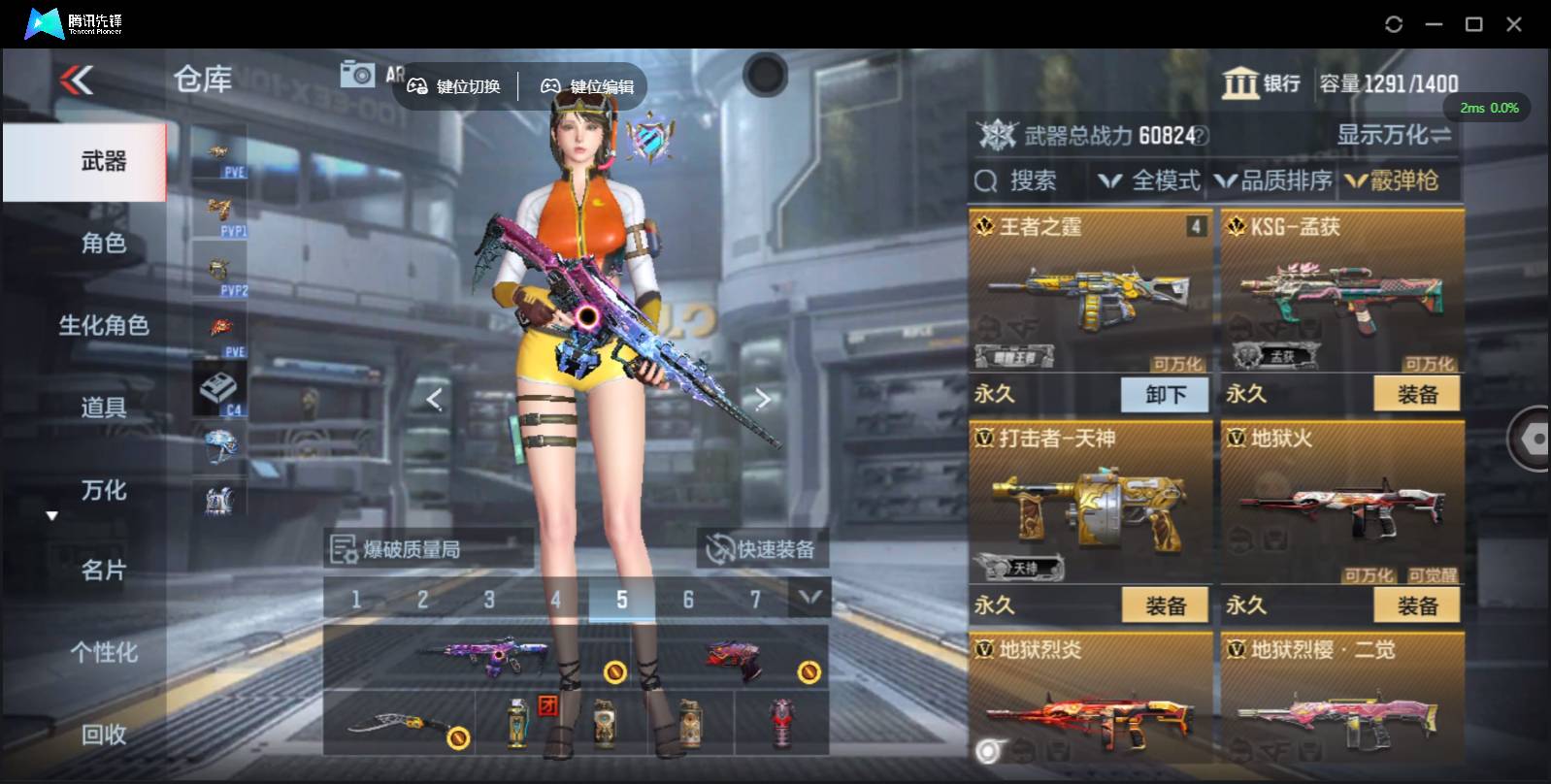1551x784 pixels.
Task: Click the camera screenshot icon near 仓库
Action: (358, 72)
